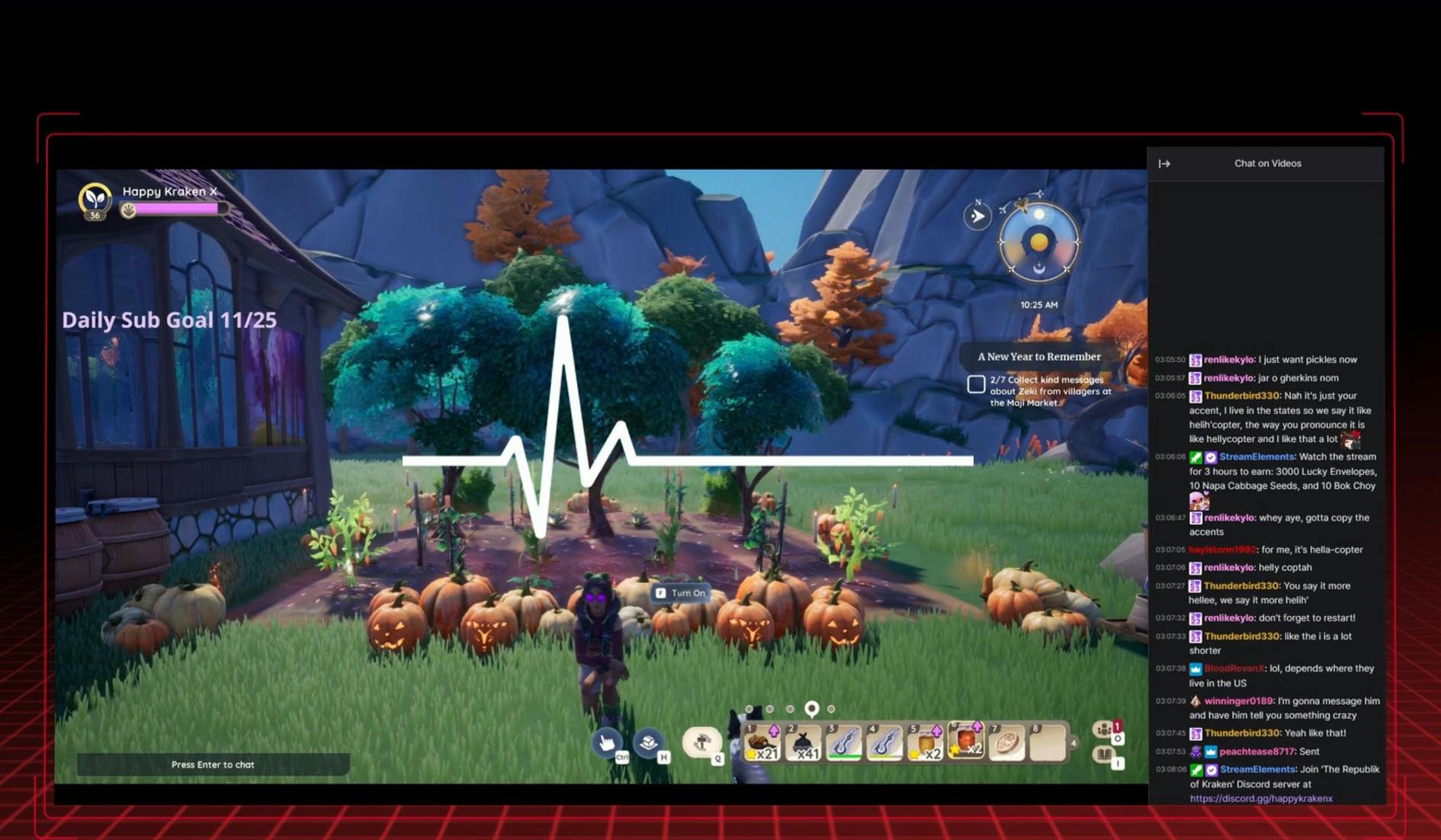Select the black bag slot with 41
Image resolution: width=1441 pixels, height=840 pixels.
pyautogui.click(x=803, y=742)
